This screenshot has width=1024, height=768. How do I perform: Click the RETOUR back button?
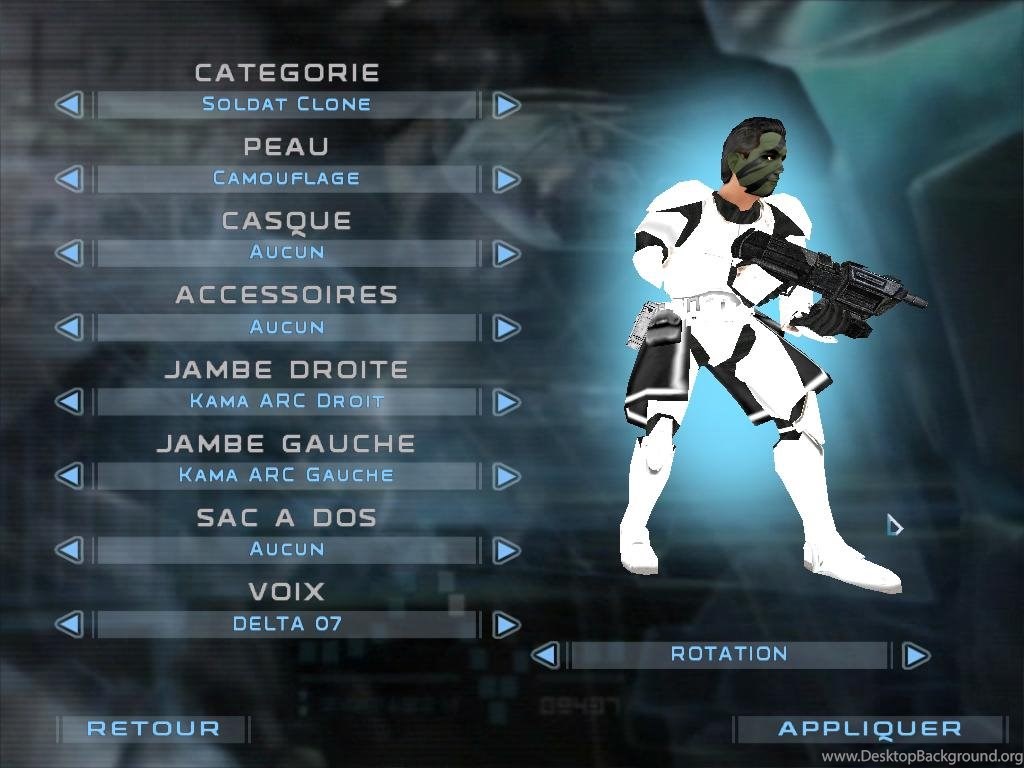tap(153, 729)
